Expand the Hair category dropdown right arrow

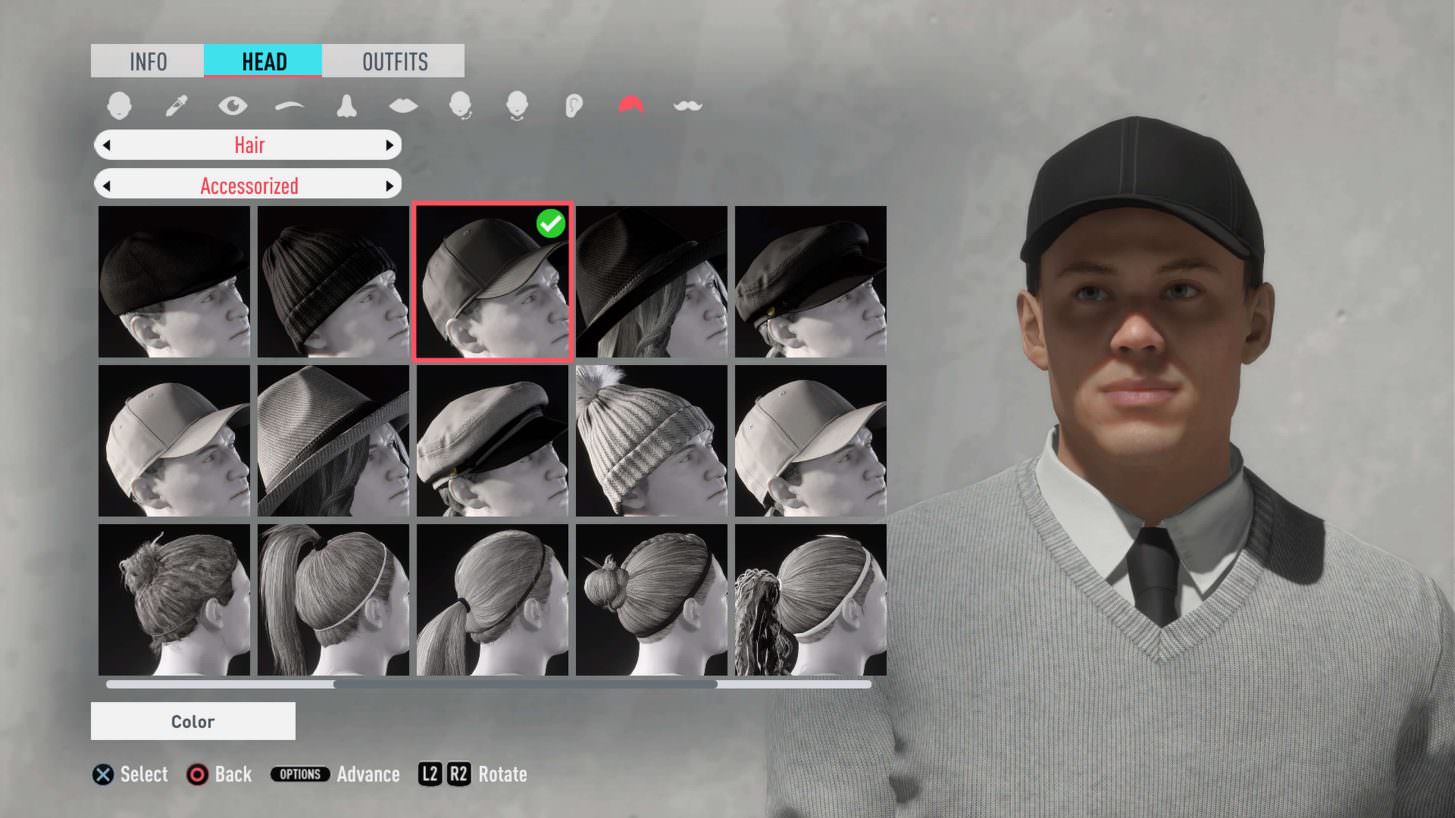(x=390, y=144)
